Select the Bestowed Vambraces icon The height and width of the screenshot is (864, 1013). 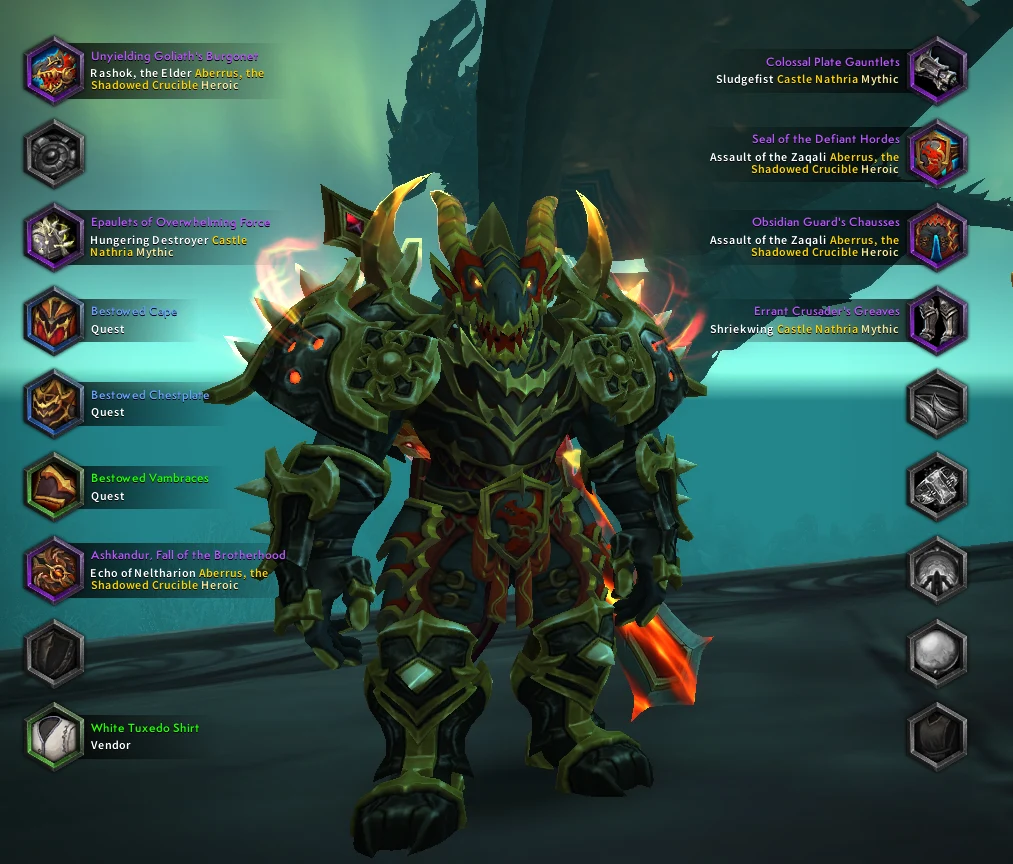[54, 486]
